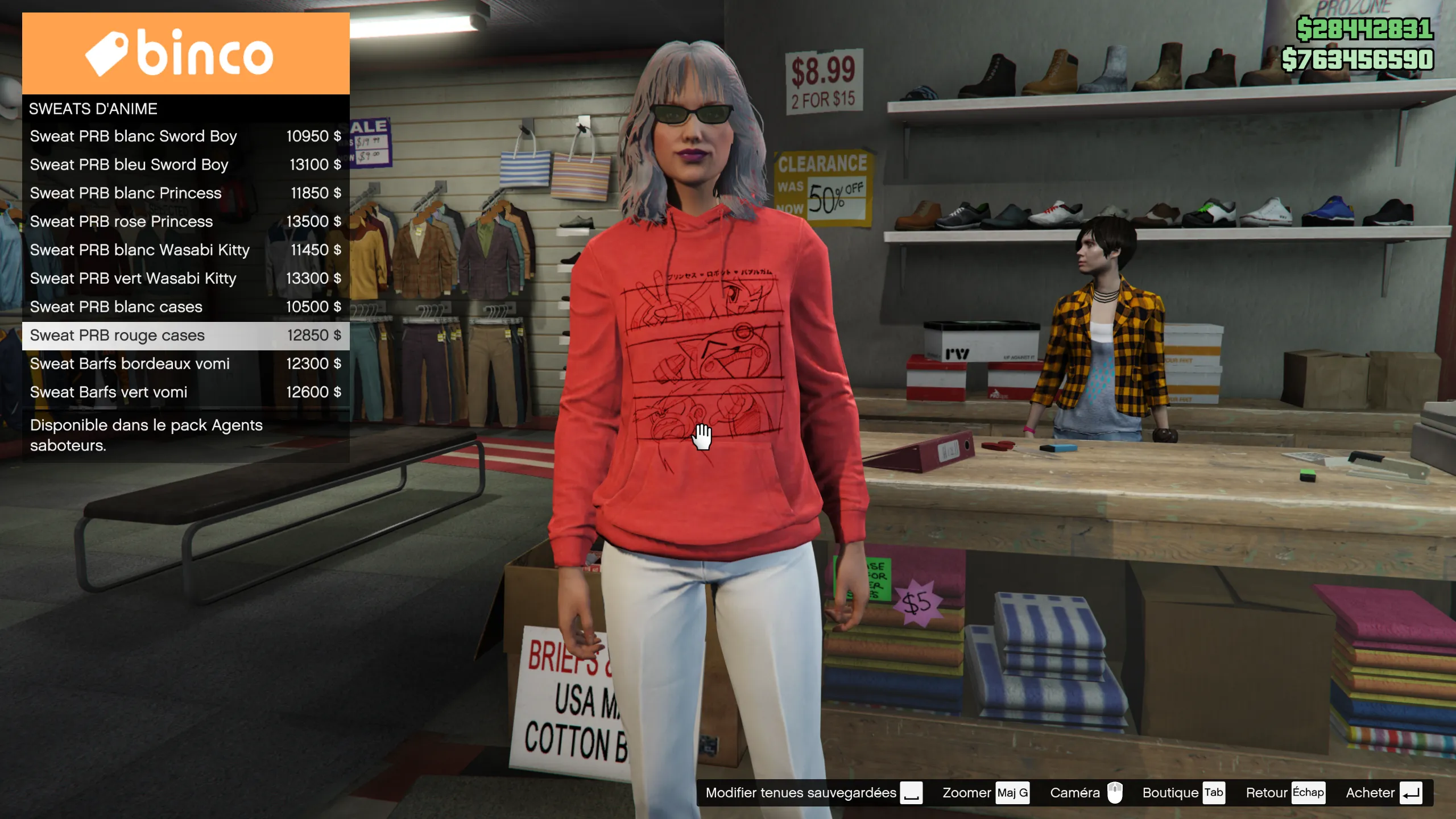
Task: Select Sweat Barfs bordeaux vomi
Action: pos(185,364)
